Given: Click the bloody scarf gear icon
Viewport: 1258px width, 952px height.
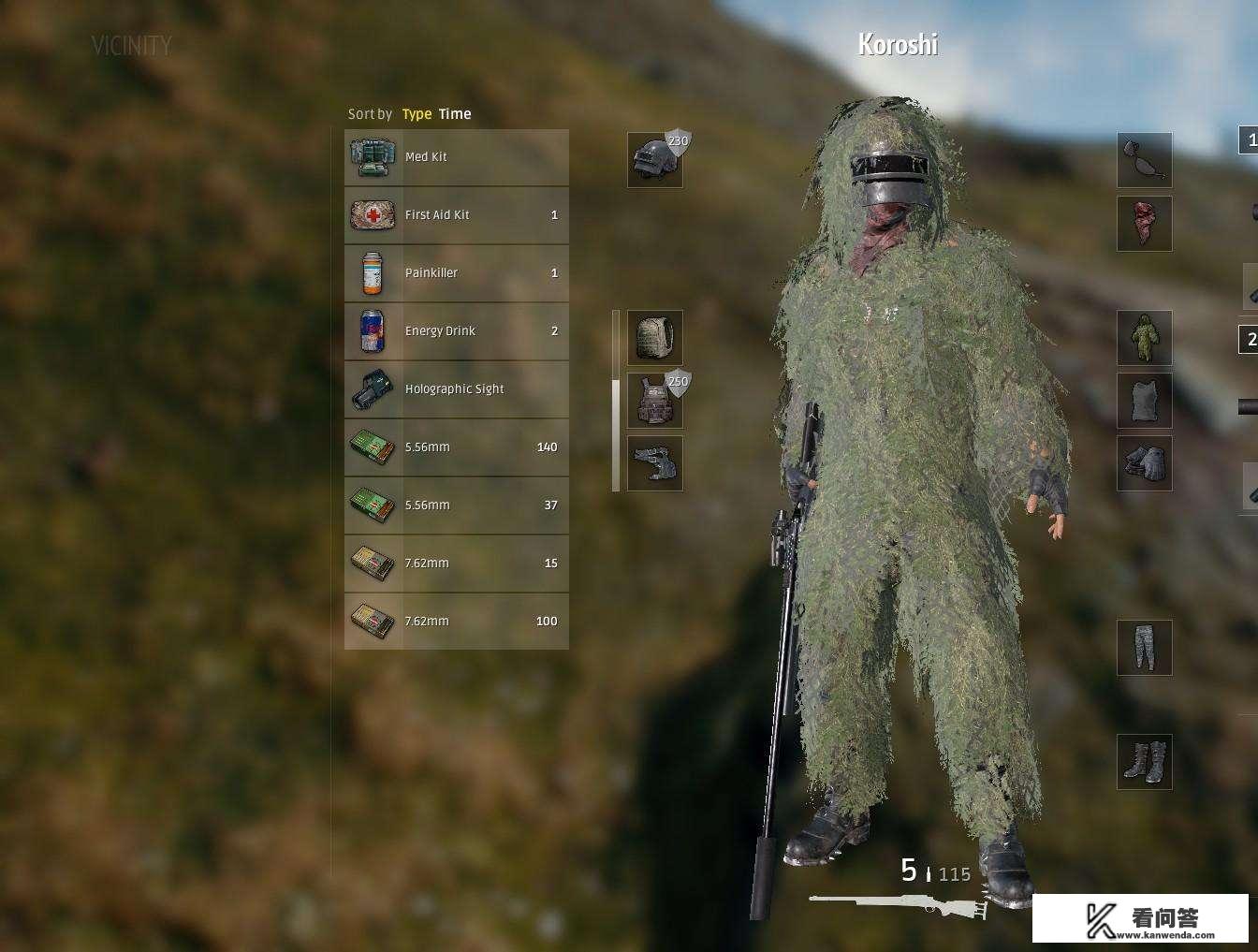Looking at the screenshot, I should pos(1145,224).
